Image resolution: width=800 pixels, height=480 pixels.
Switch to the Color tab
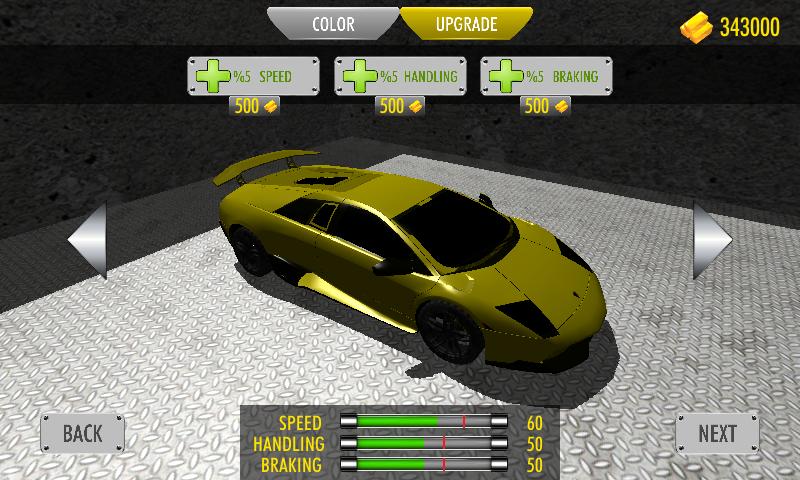(x=333, y=24)
